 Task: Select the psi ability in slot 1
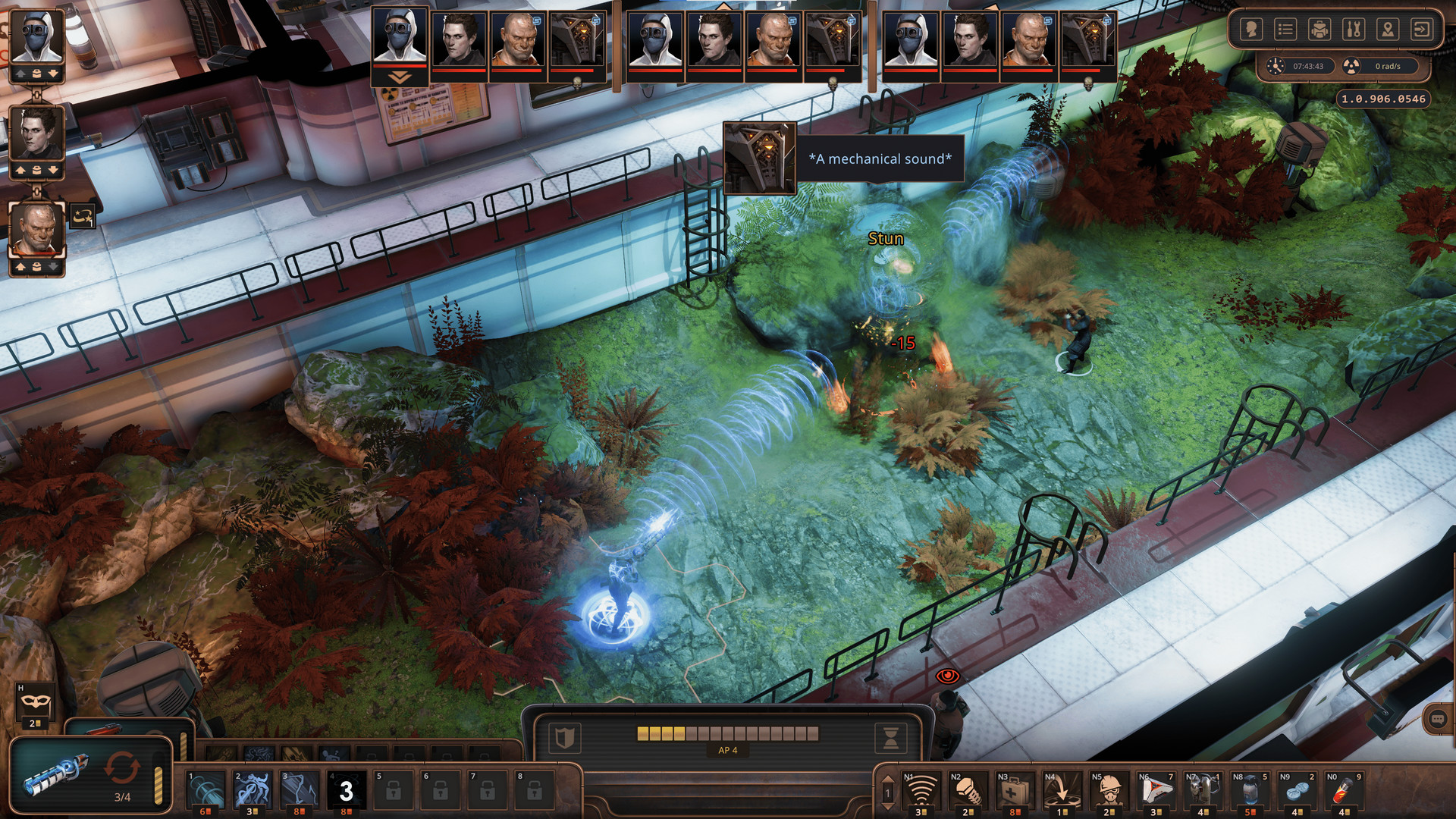tap(205, 789)
